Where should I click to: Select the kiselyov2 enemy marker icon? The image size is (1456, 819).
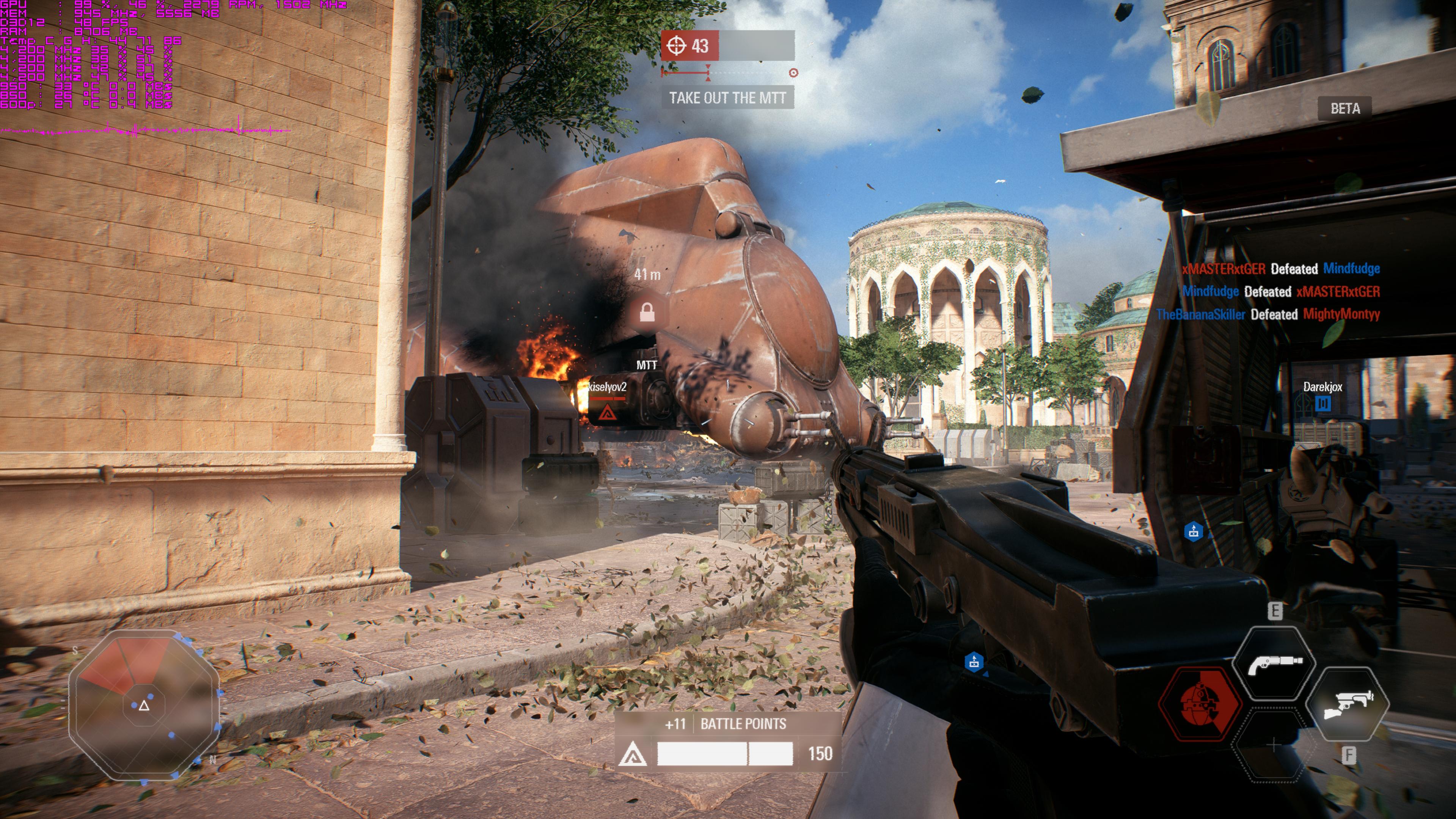[x=607, y=413]
